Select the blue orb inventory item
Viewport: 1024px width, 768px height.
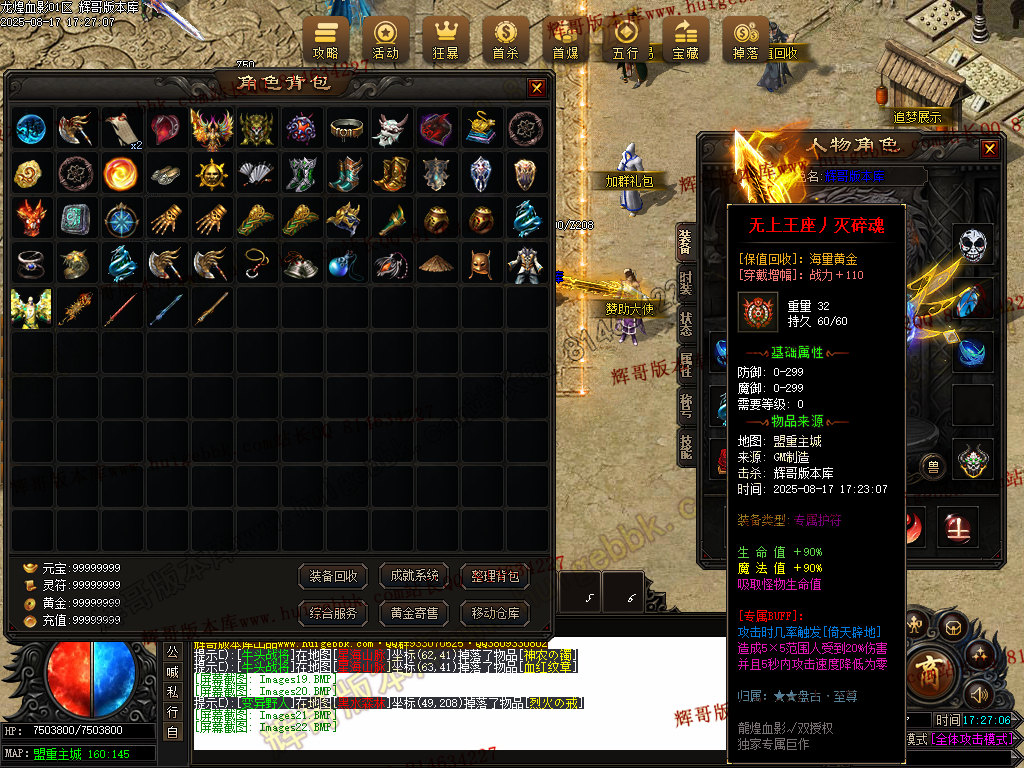31,128
